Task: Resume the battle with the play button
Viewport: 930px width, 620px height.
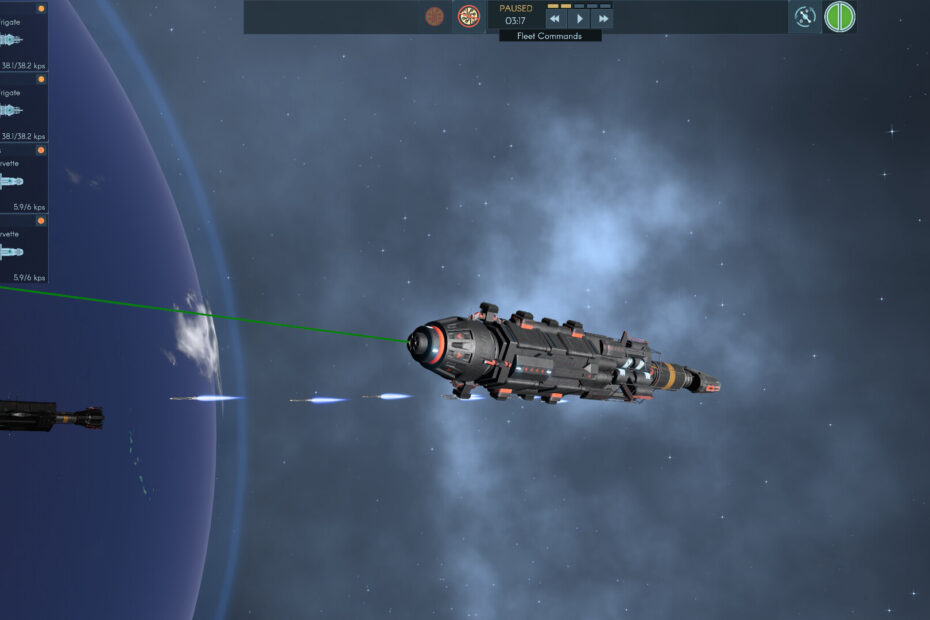Action: point(579,19)
